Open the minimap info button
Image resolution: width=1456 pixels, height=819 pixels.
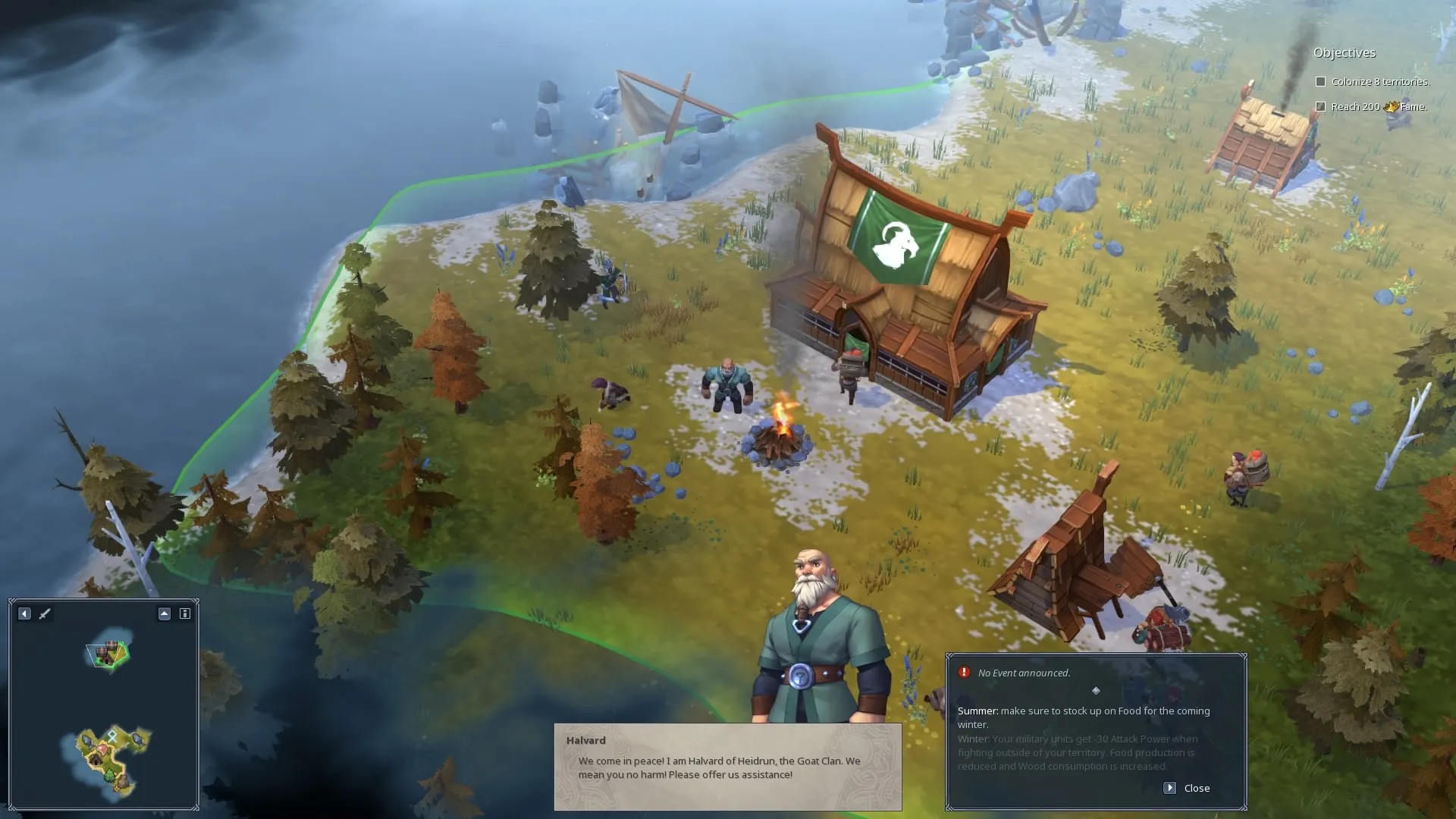click(x=184, y=613)
